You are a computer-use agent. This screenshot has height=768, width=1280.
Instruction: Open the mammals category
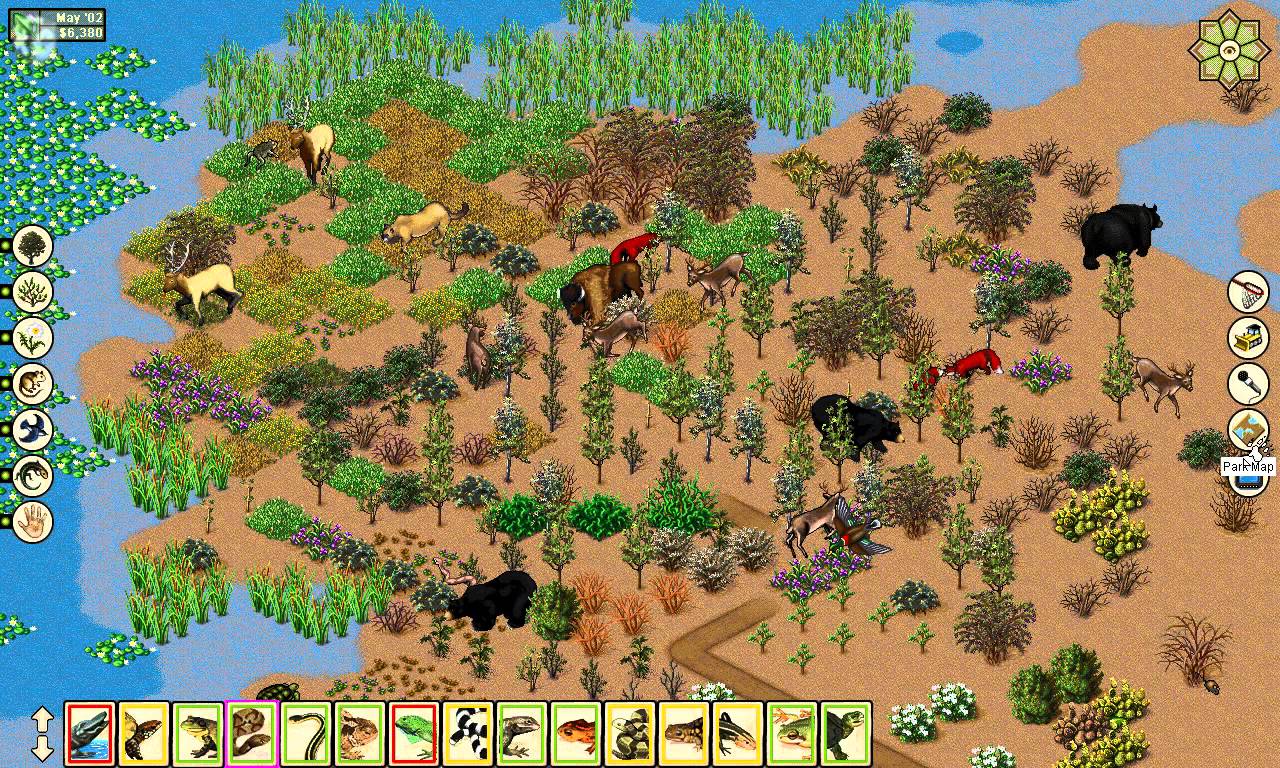[33, 384]
